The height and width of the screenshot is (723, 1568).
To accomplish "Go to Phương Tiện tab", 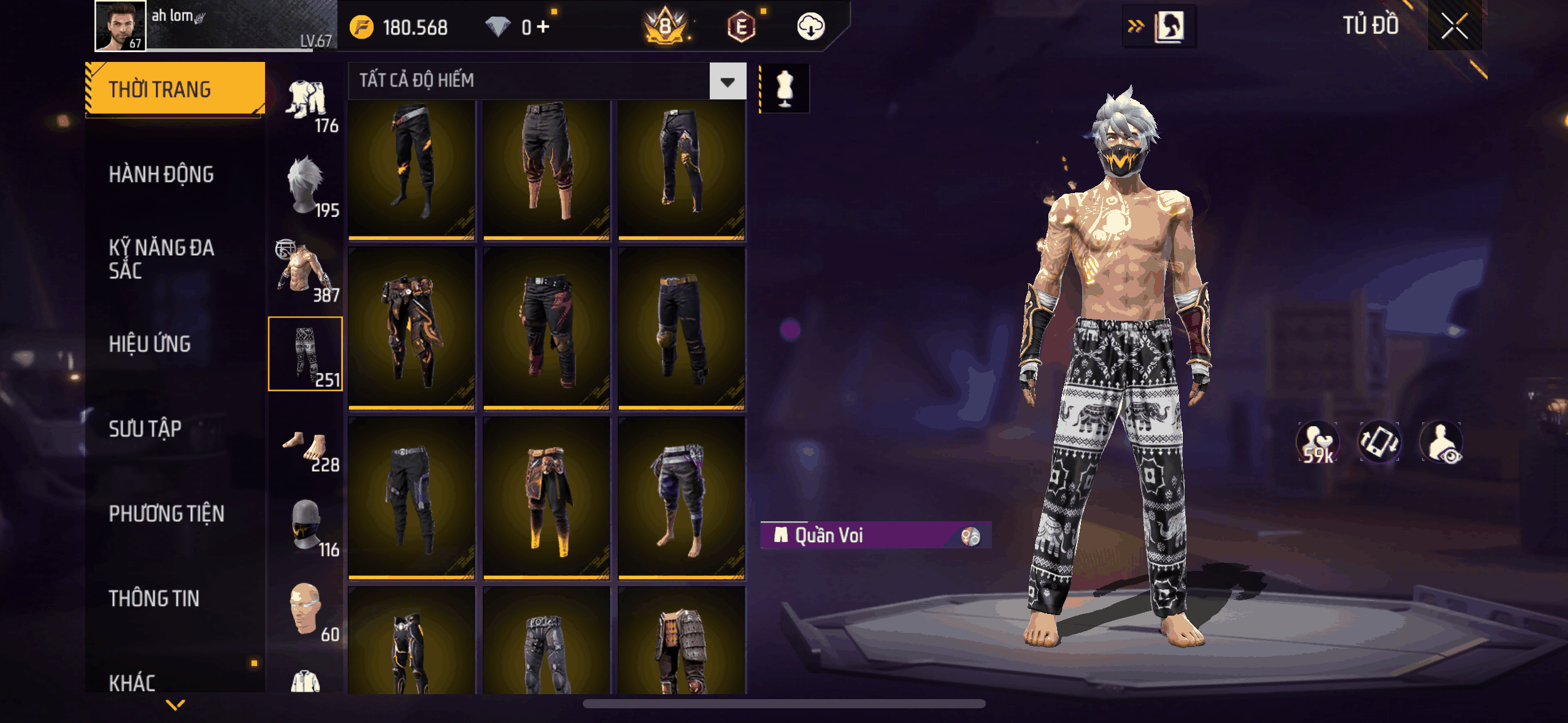I will tap(166, 513).
